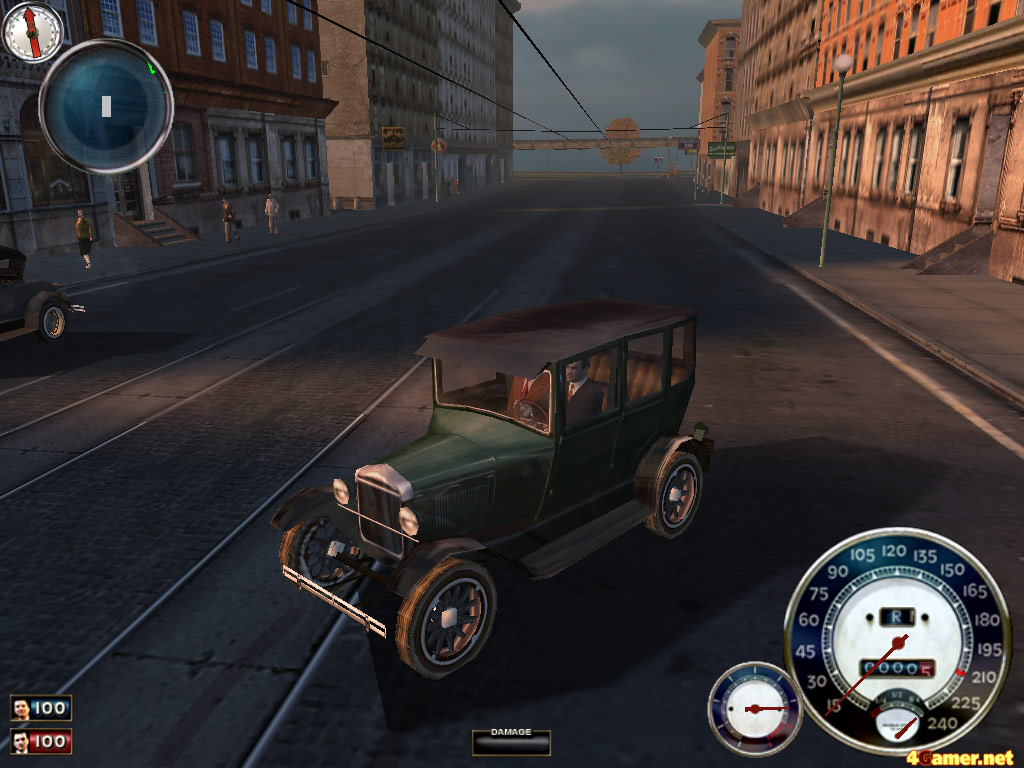This screenshot has height=768, width=1024.
Task: Choose the character portrait with blue 100
Action: click(x=21, y=709)
